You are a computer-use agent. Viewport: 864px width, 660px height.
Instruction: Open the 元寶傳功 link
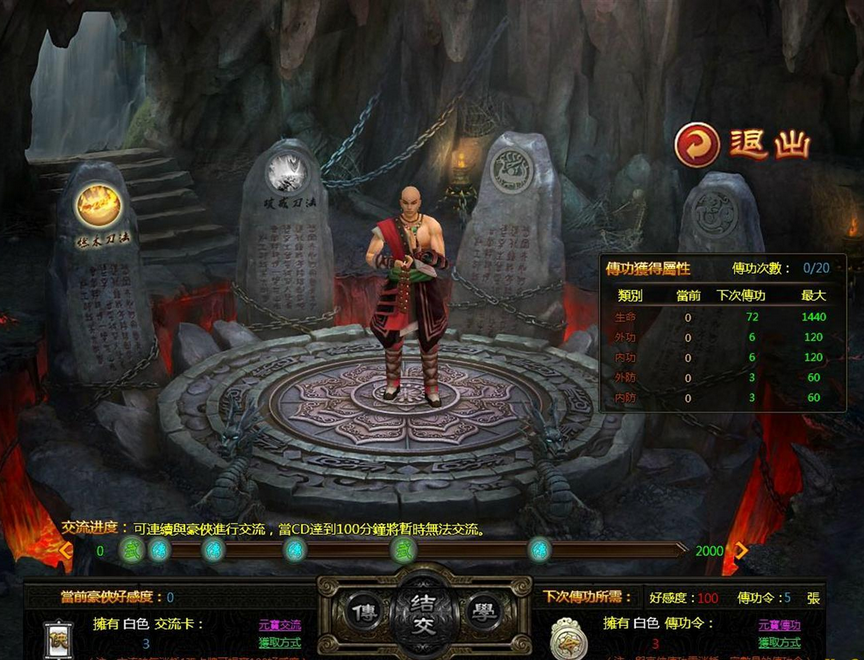pos(779,625)
